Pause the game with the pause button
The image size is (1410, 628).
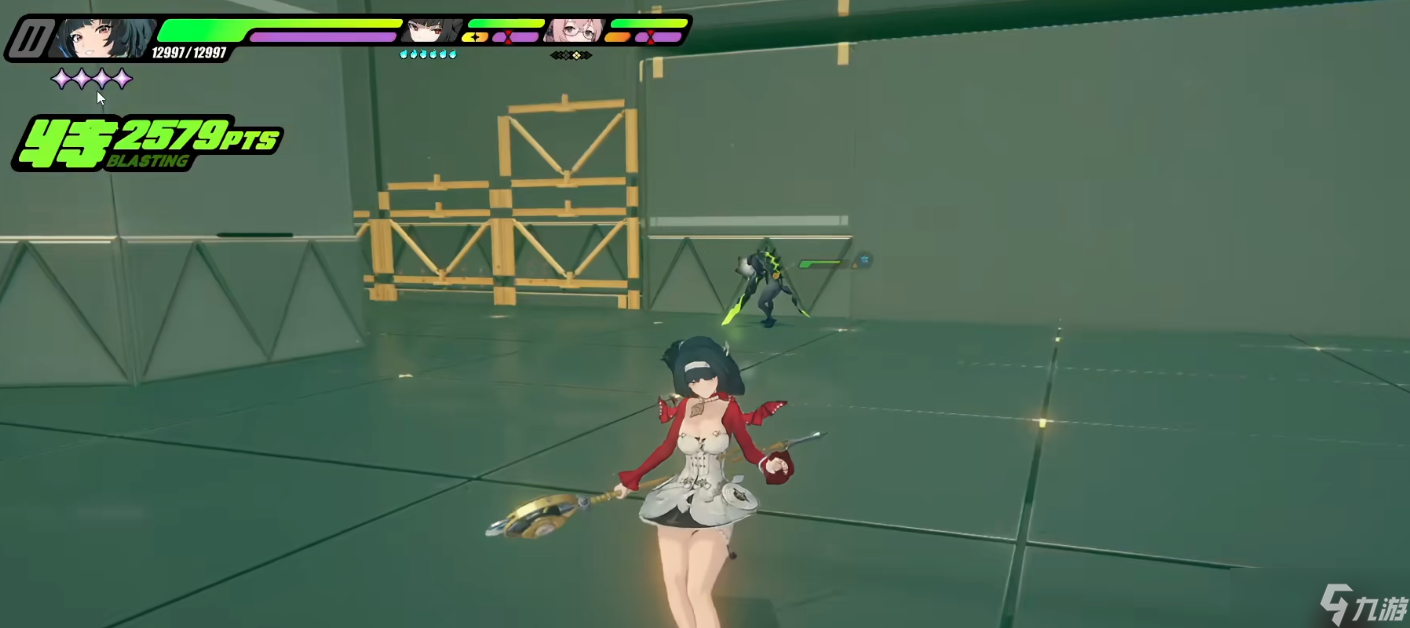click(x=30, y=39)
